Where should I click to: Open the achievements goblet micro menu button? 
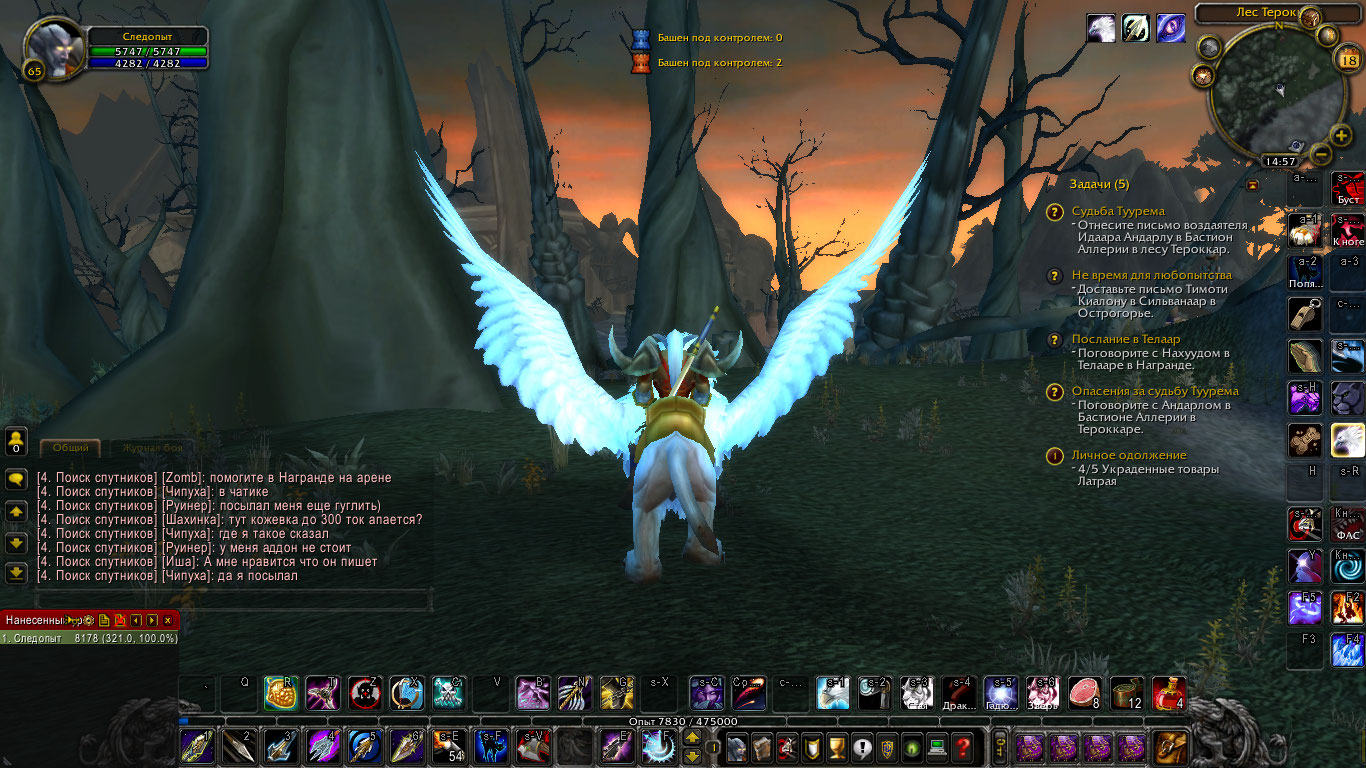click(x=838, y=746)
